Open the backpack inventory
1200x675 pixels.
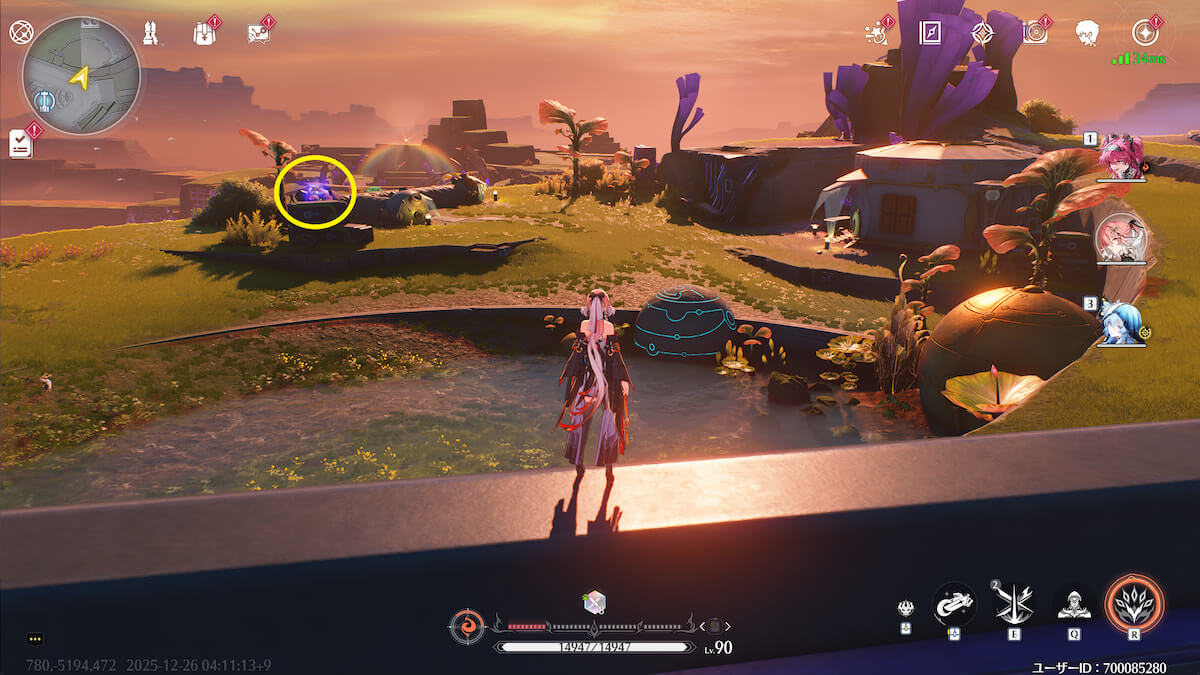(x=204, y=33)
